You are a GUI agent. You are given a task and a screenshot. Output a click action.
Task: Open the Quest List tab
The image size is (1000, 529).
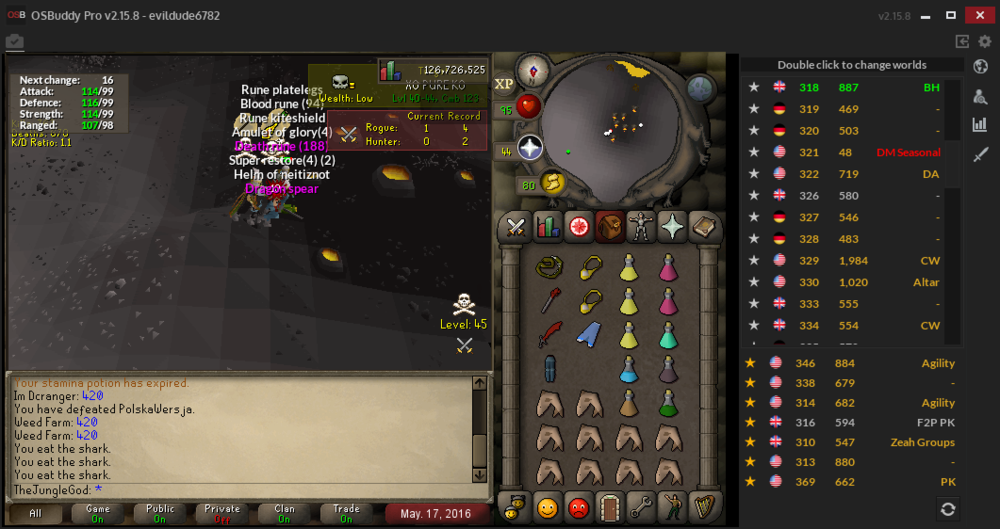pyautogui.click(x=579, y=227)
